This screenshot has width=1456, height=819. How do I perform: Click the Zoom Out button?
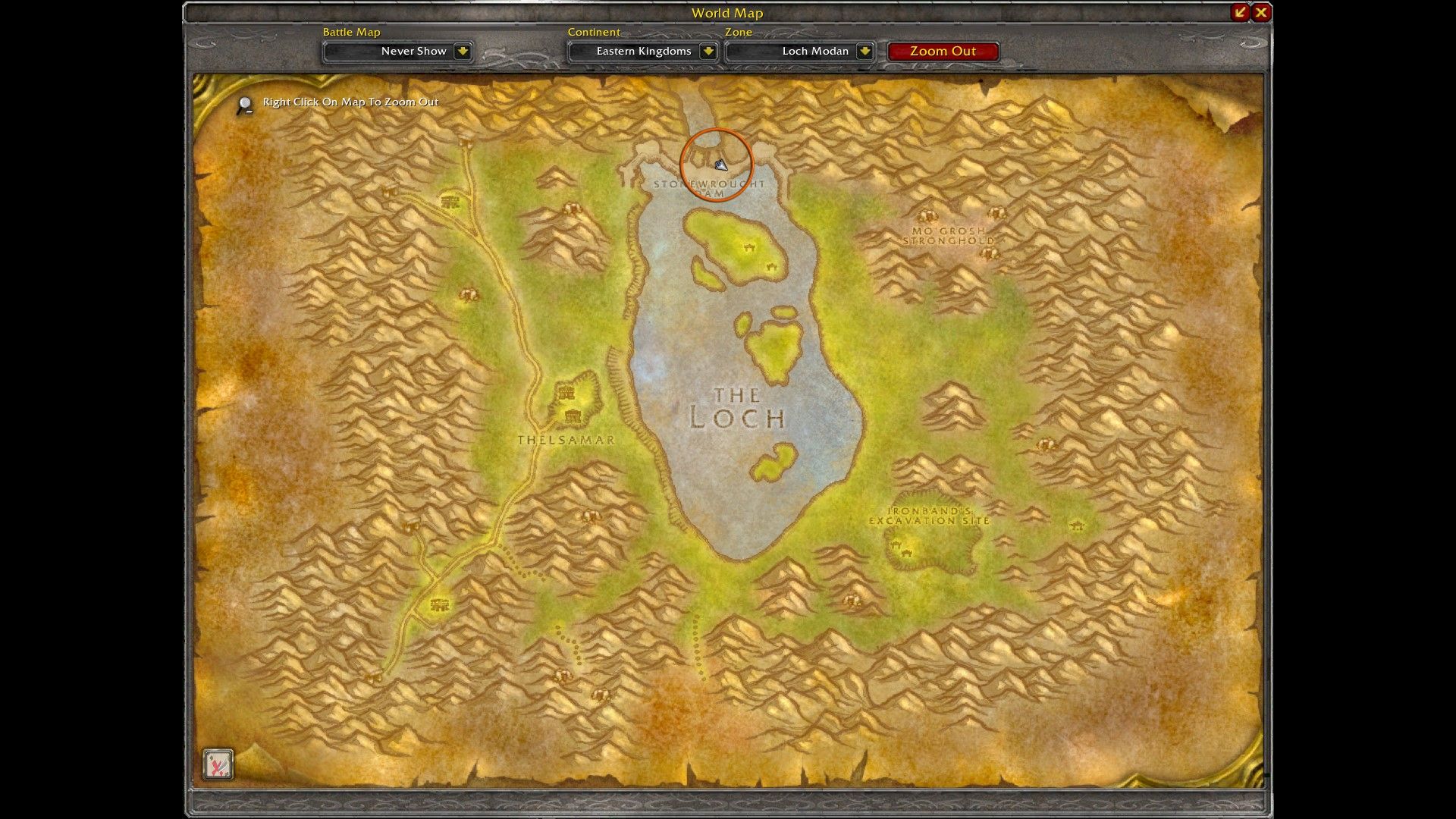point(943,51)
